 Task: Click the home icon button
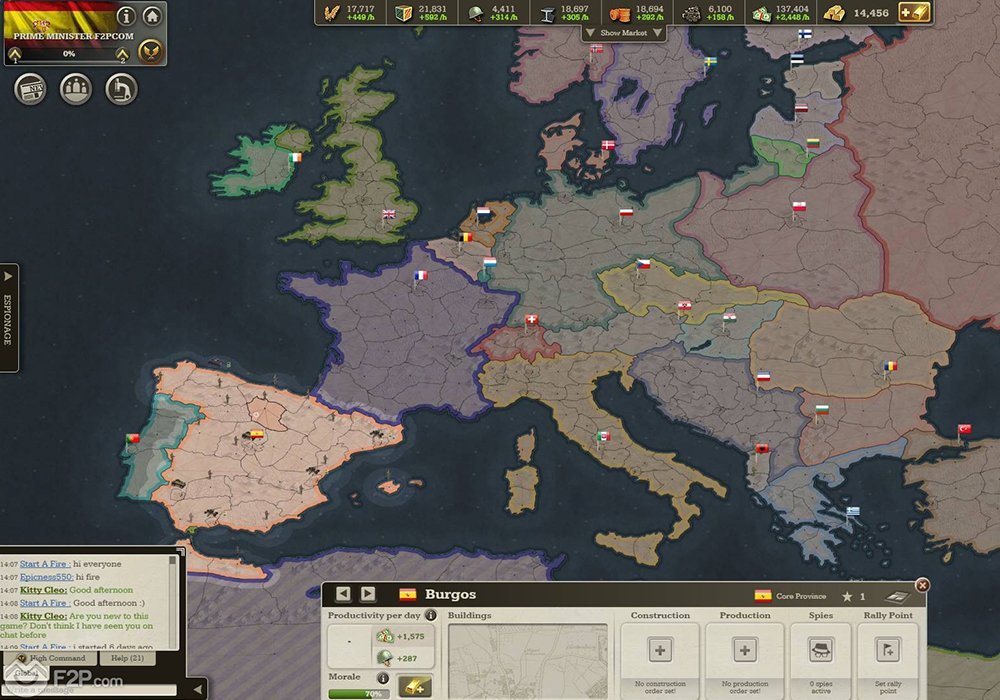point(152,16)
